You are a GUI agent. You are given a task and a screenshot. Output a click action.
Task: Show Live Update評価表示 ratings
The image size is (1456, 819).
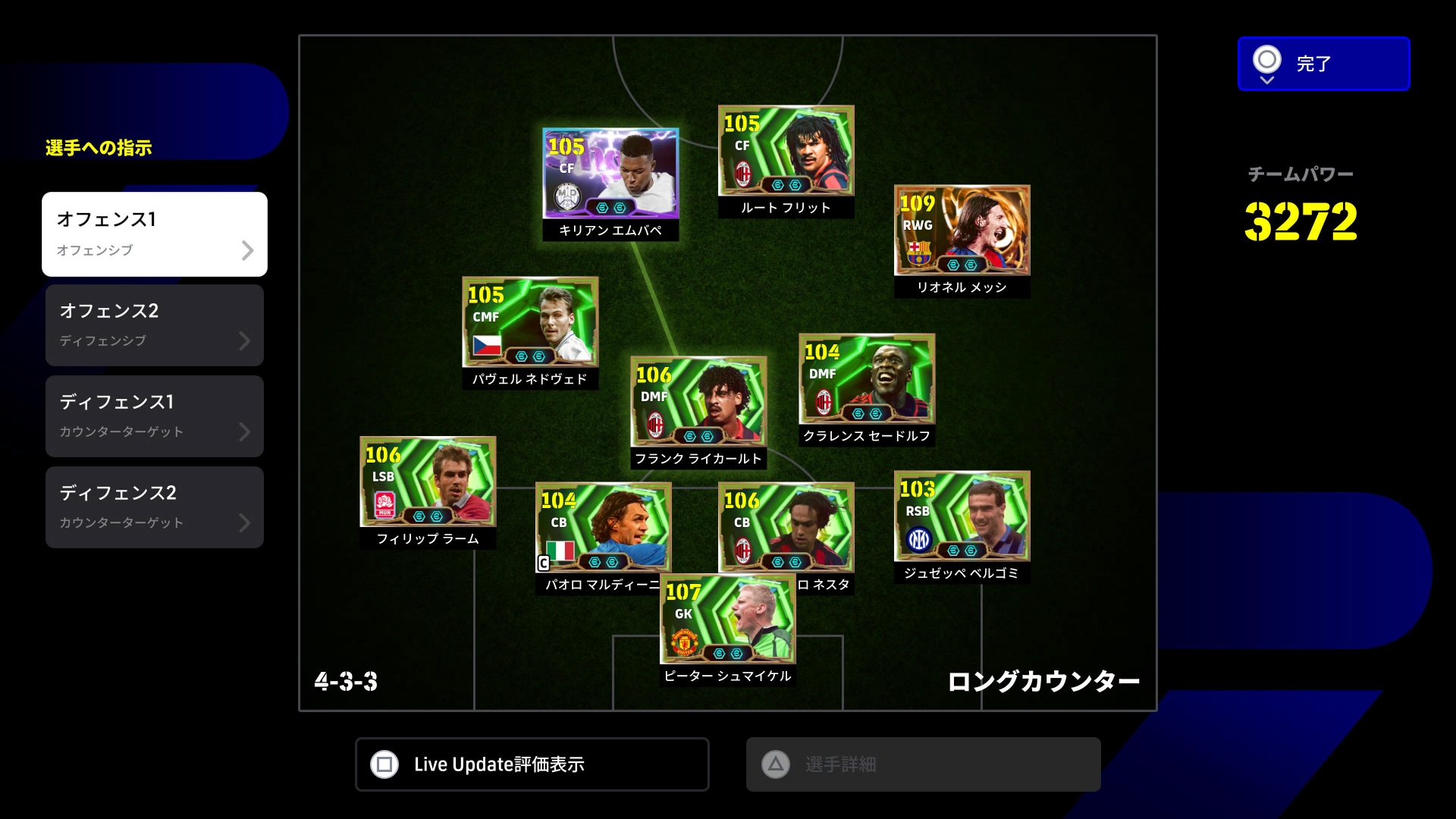click(532, 764)
